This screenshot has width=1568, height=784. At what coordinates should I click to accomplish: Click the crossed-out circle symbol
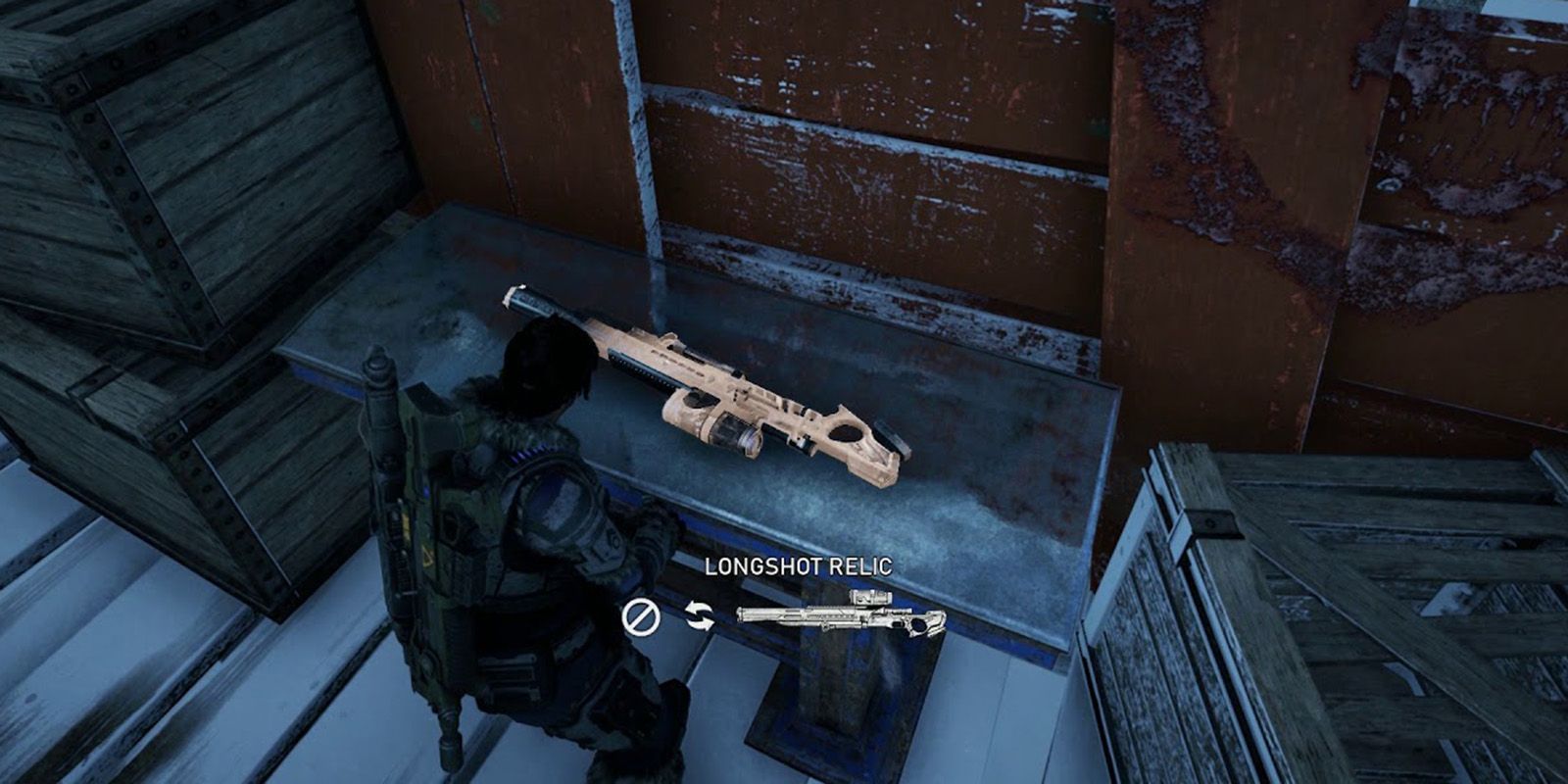click(642, 615)
